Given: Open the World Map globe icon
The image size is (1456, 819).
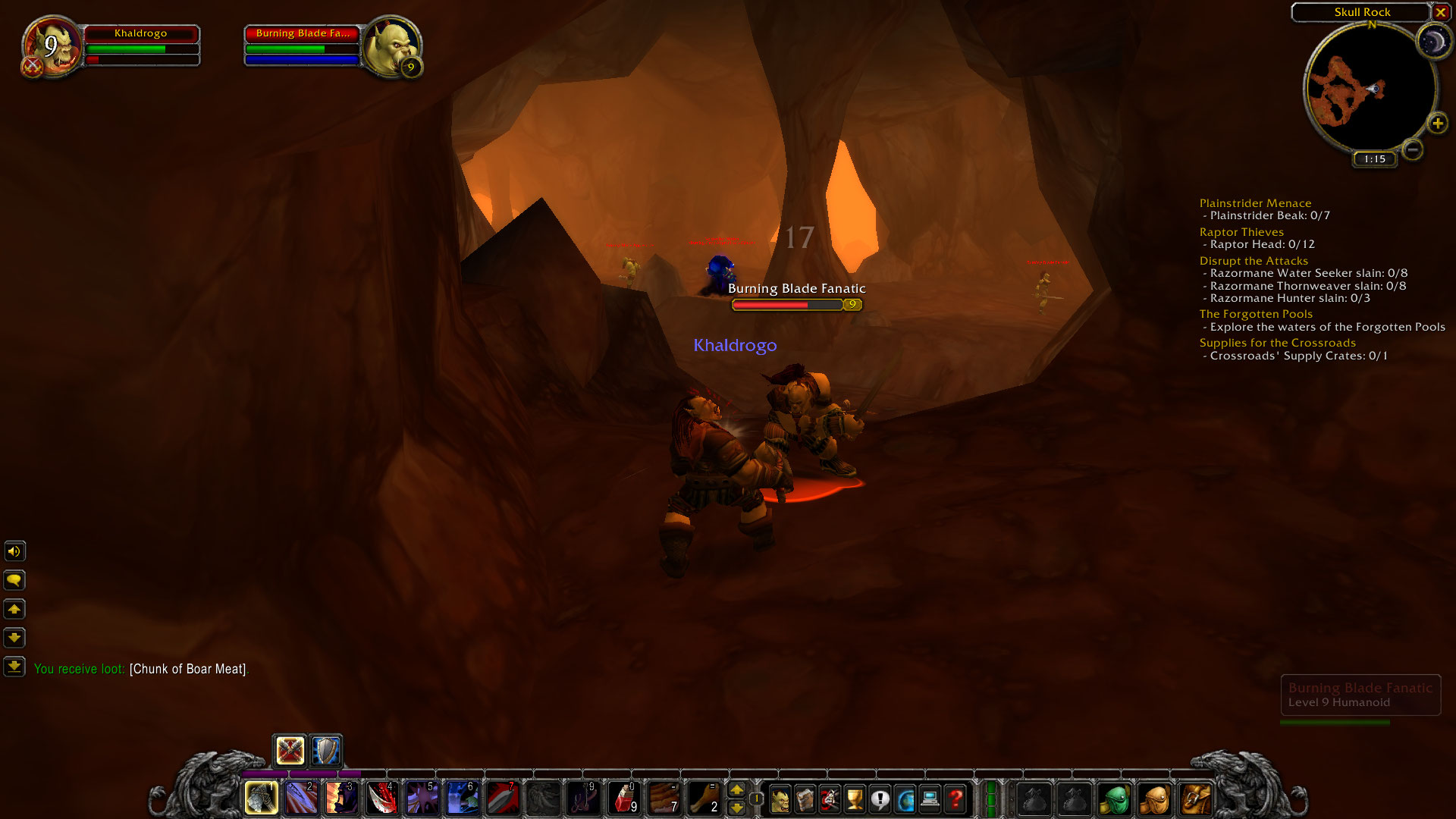Looking at the screenshot, I should coord(905,799).
